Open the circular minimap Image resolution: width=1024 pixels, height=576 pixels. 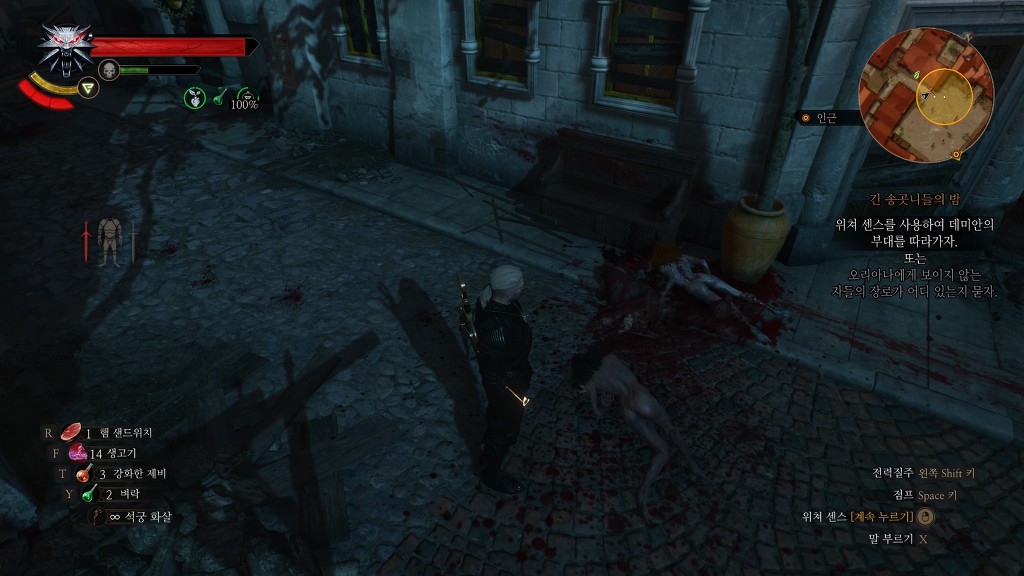[927, 95]
